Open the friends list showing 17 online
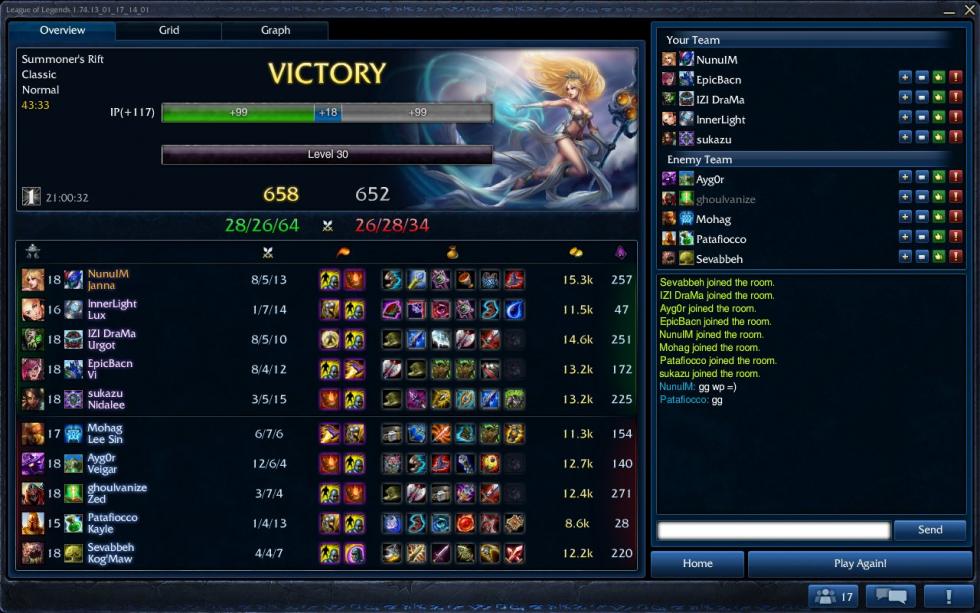The width and height of the screenshot is (980, 613). 833,597
